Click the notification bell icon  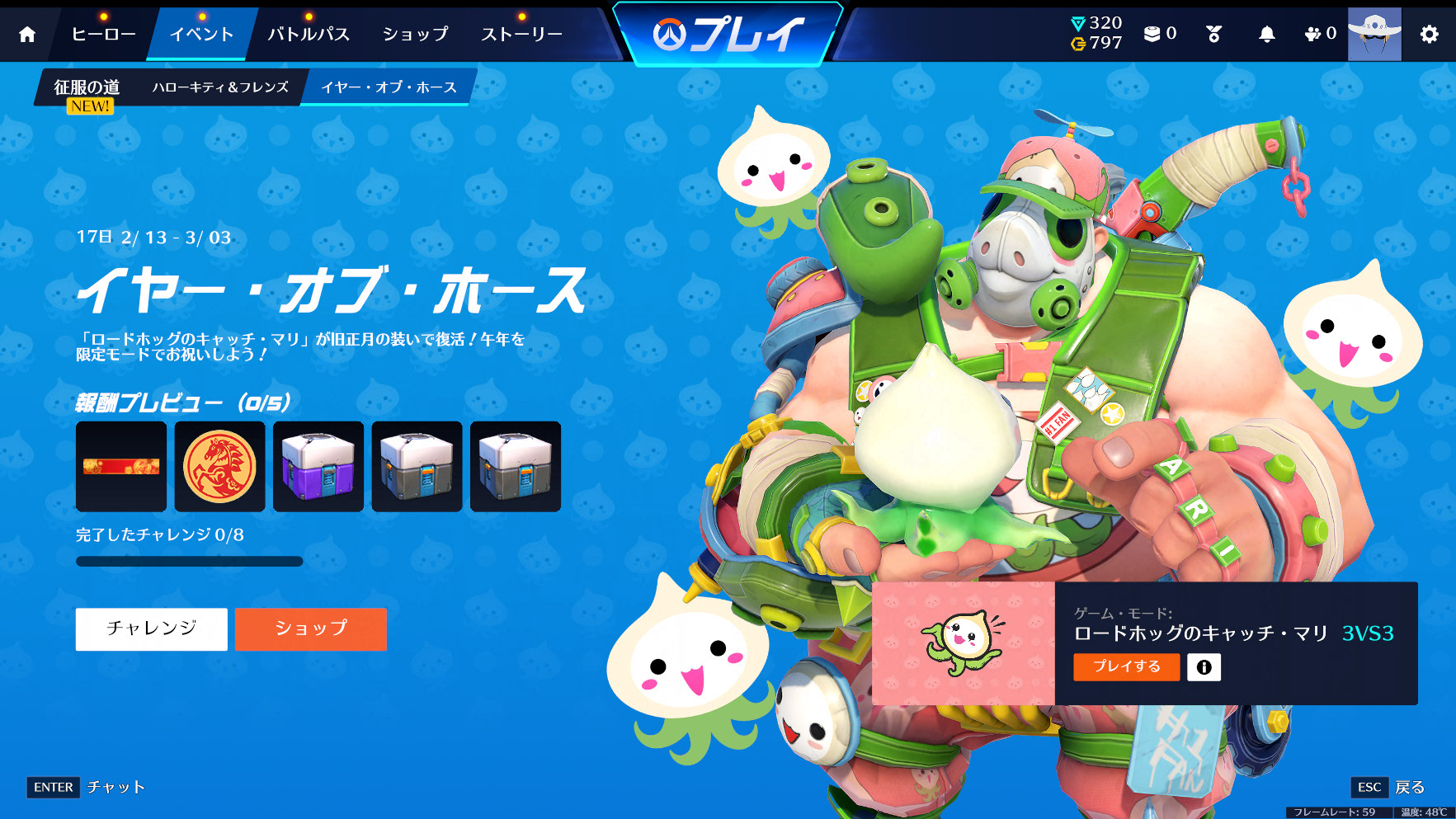[1269, 34]
